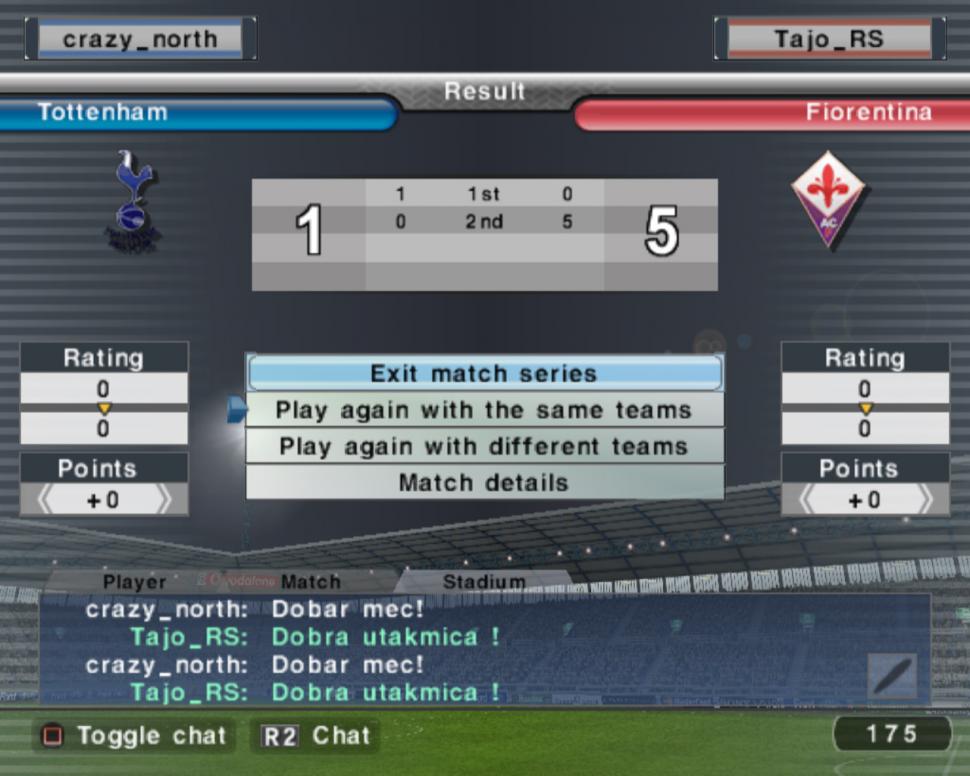
Task: Choose Play again with different teams
Action: [x=484, y=446]
